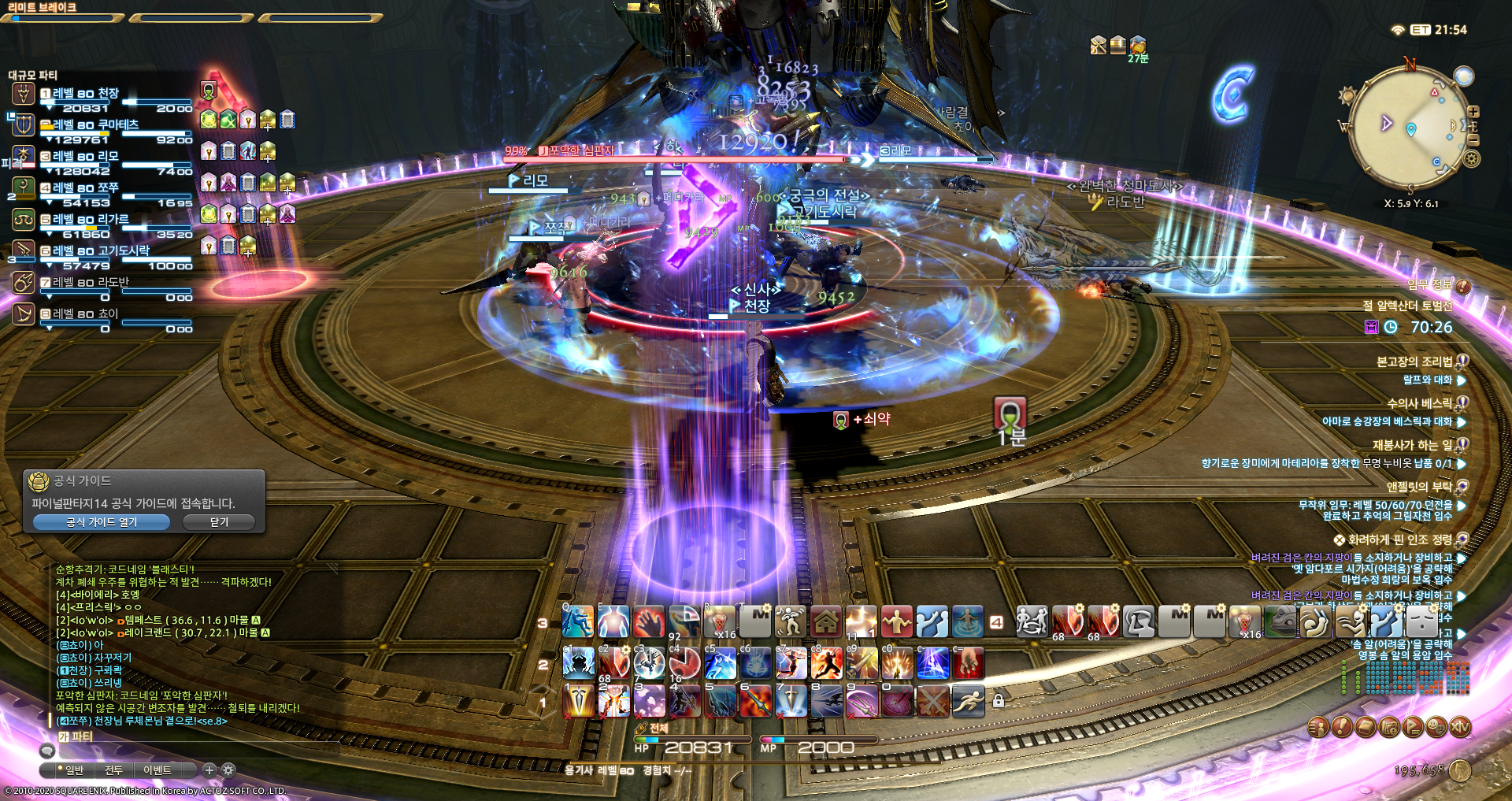Close the official guide popup with 닫기

(x=219, y=522)
